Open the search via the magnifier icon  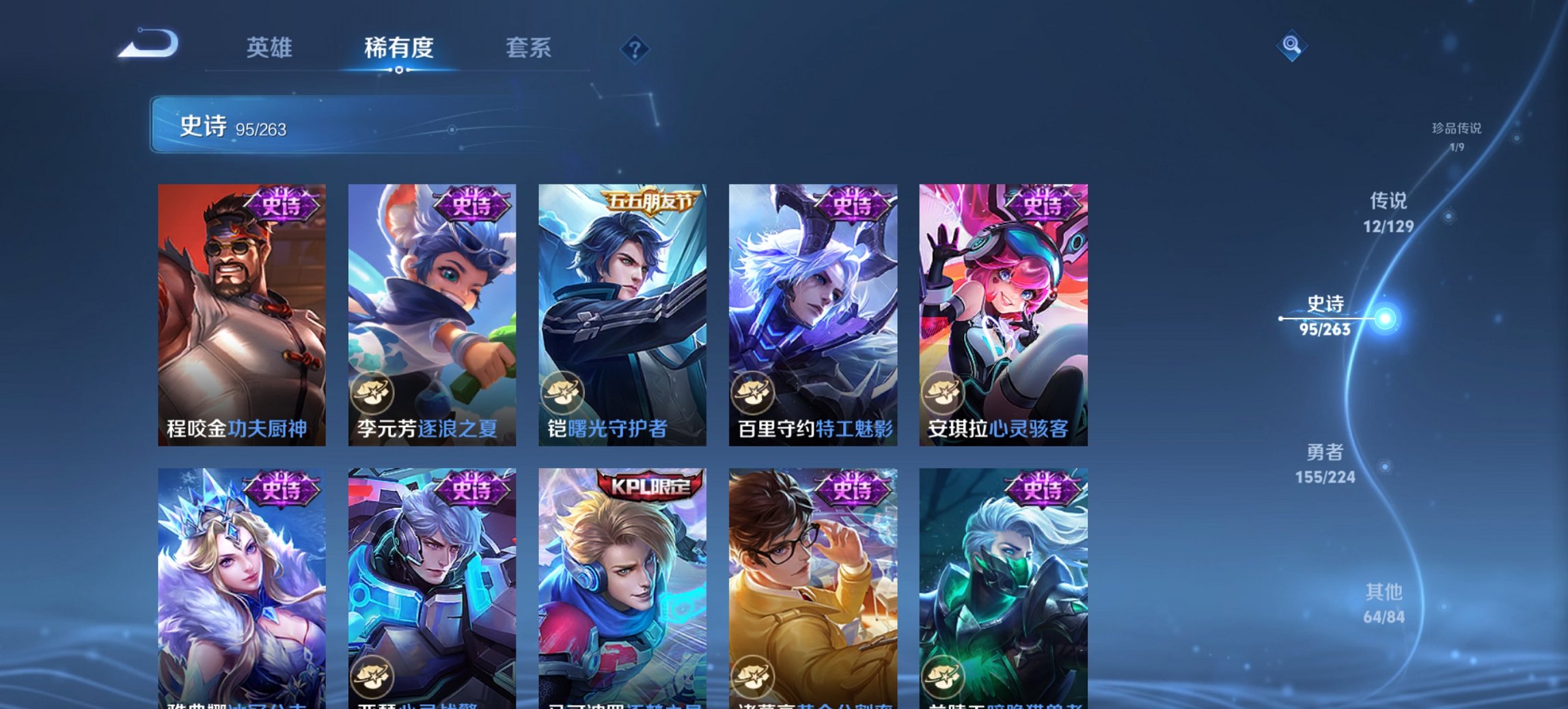tap(1291, 44)
